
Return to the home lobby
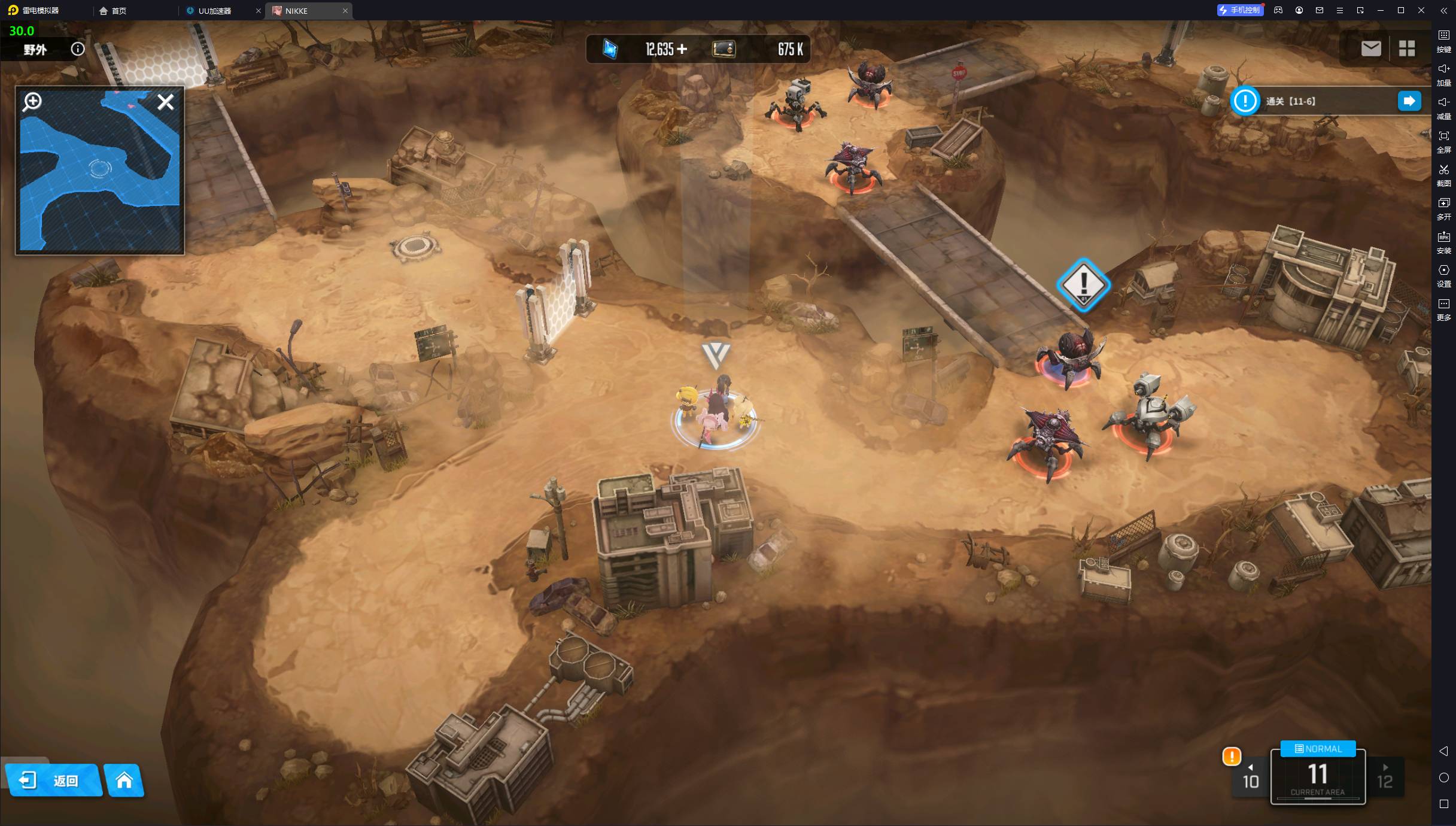(x=124, y=780)
